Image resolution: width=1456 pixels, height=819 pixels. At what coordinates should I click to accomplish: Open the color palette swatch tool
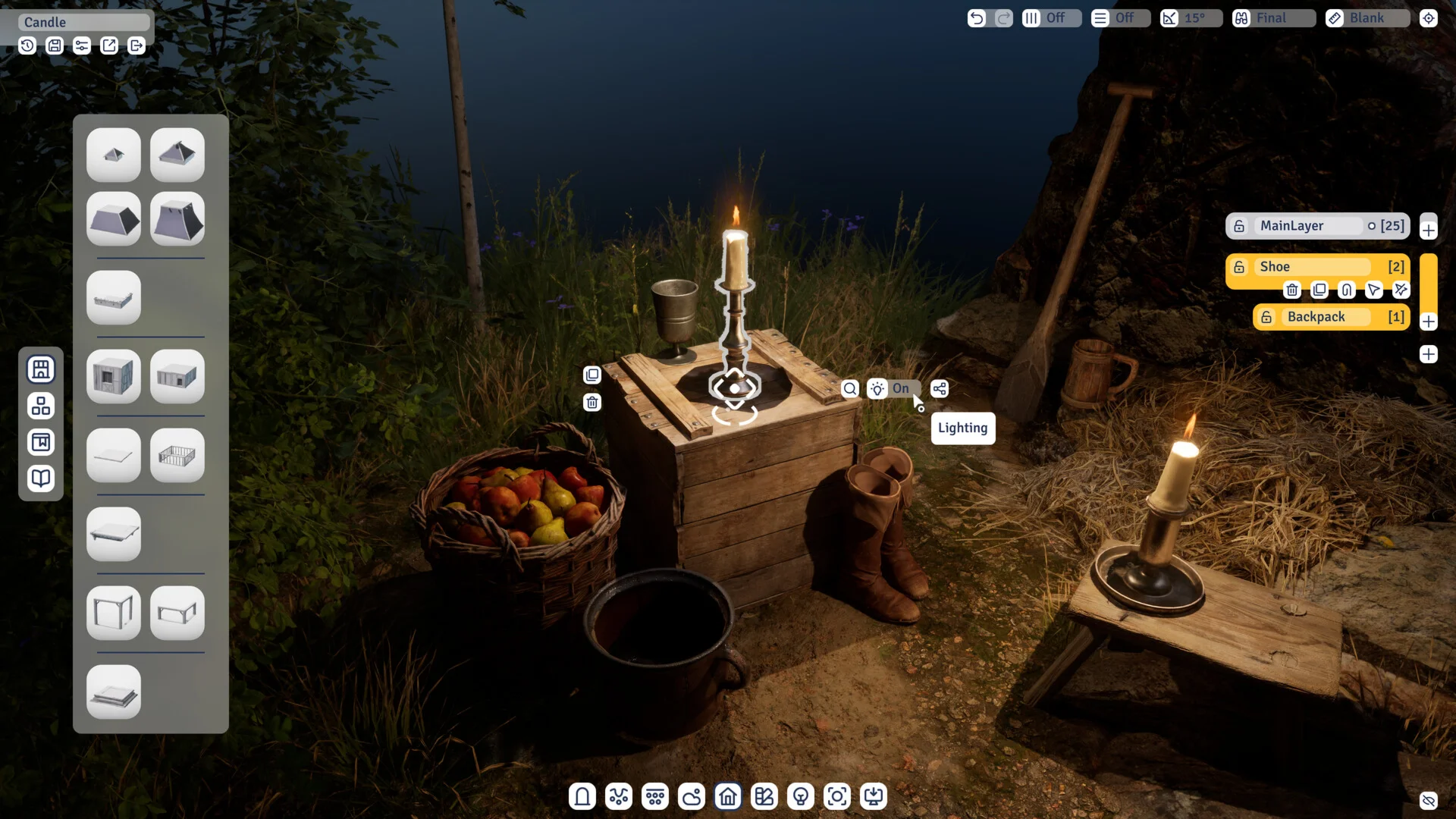pos(764,797)
